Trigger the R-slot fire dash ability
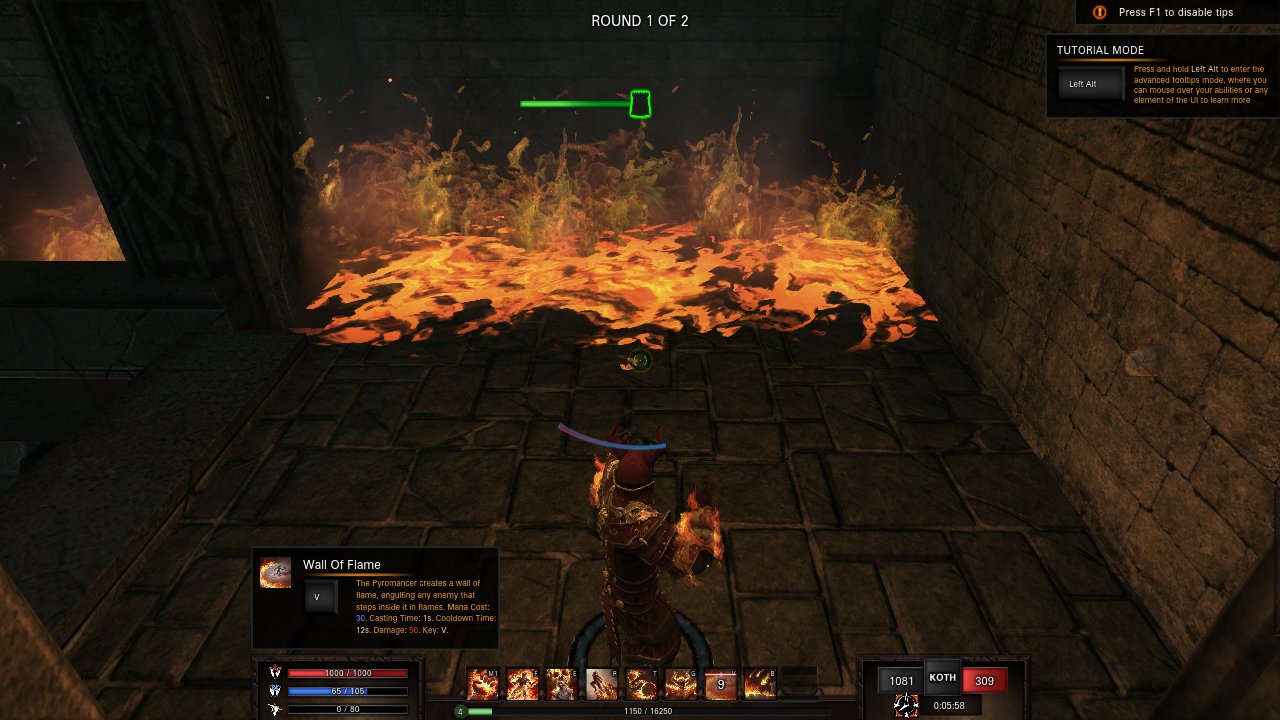The width and height of the screenshot is (1280, 720). (602, 684)
